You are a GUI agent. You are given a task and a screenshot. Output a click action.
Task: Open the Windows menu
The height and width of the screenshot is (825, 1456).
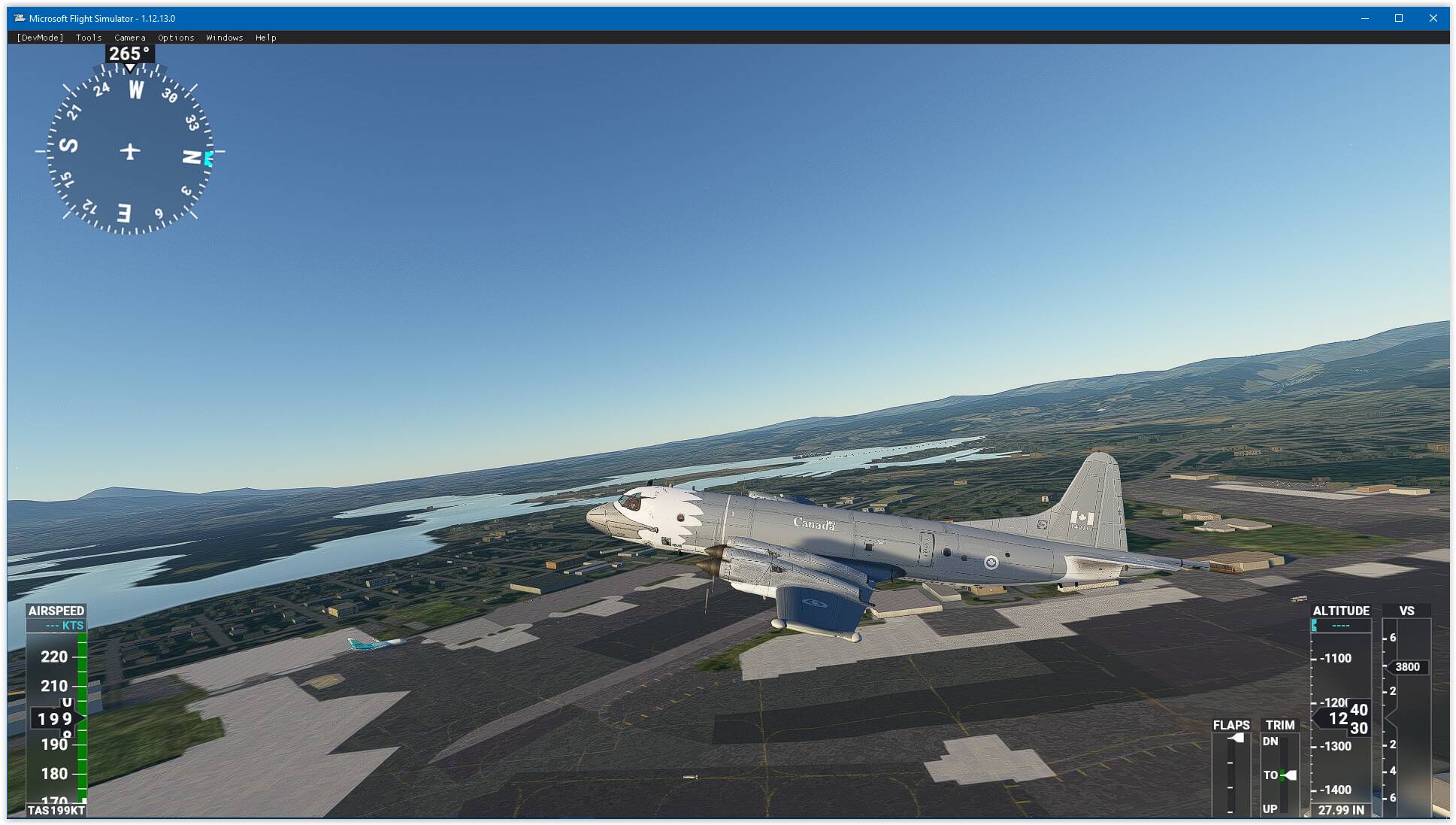[x=225, y=38]
